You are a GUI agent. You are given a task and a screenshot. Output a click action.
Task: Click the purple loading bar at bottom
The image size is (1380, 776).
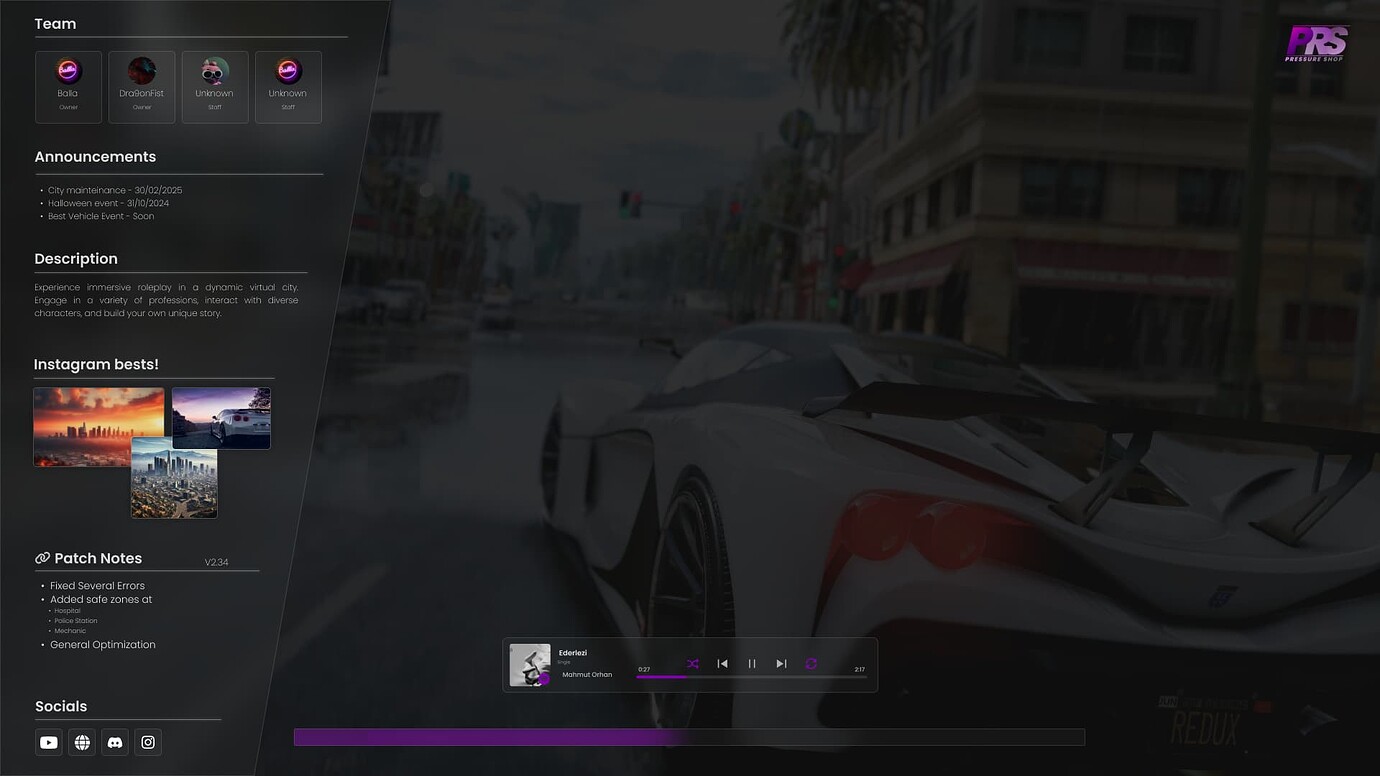pyautogui.click(x=689, y=736)
